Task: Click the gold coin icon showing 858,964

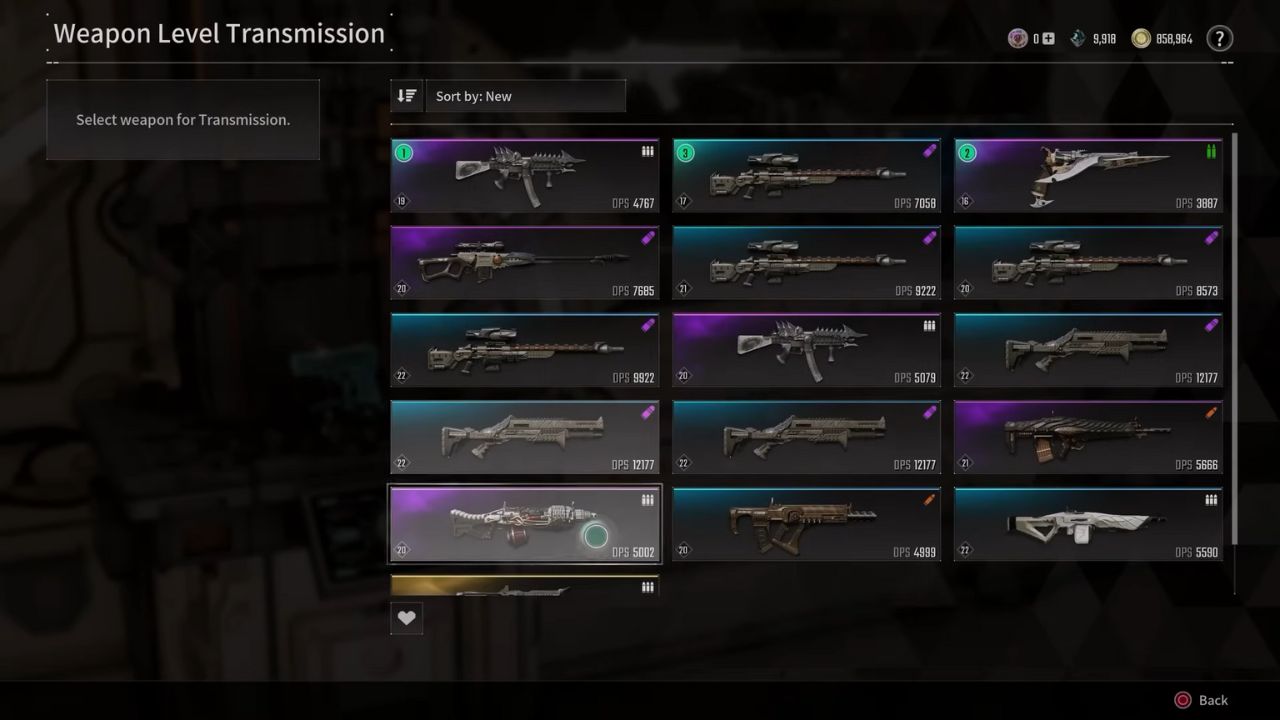Action: coord(1143,38)
